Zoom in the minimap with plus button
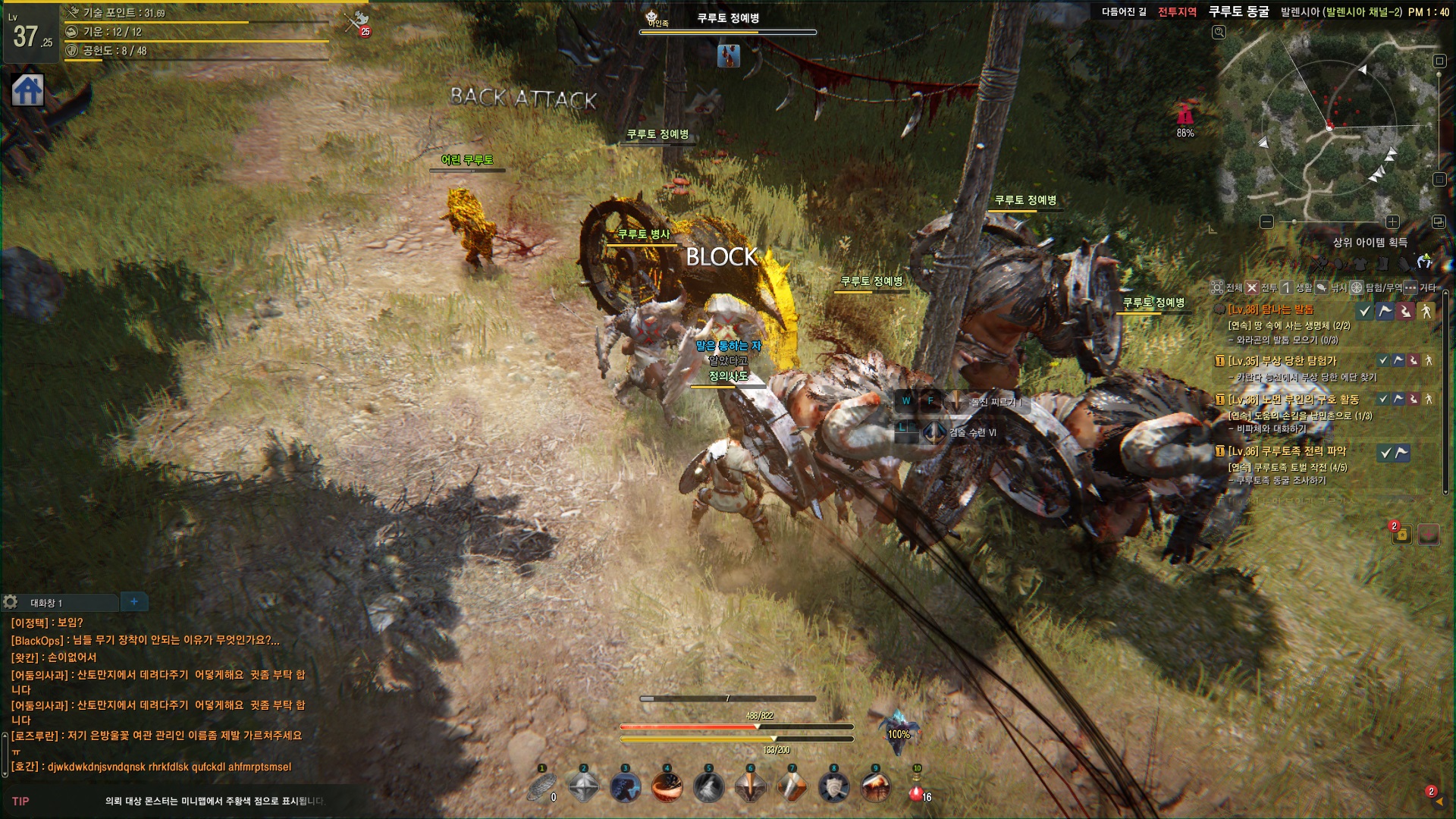Viewport: 1456px width, 819px height. pyautogui.click(x=1392, y=221)
